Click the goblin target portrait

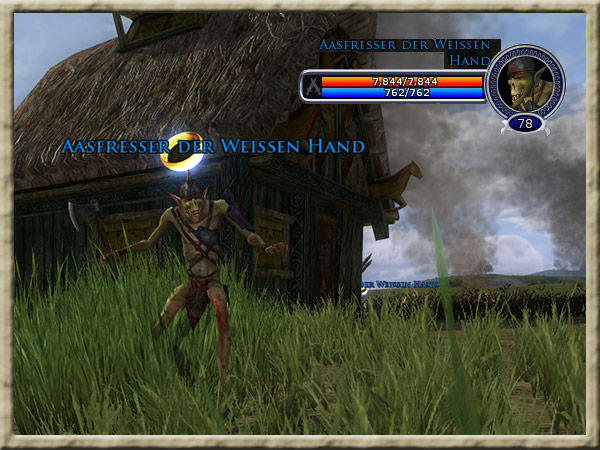tap(525, 82)
